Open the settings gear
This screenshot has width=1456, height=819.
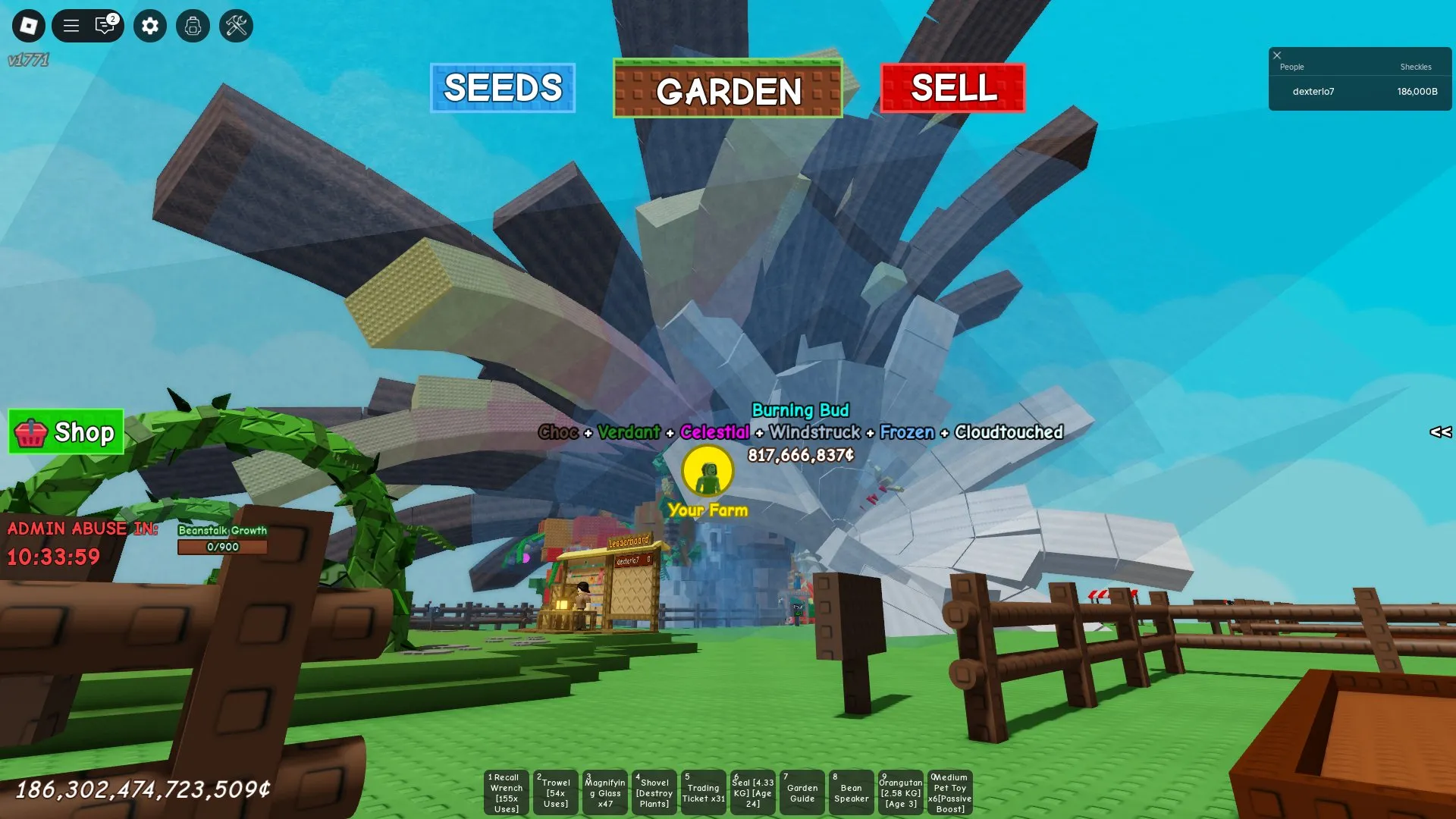(x=149, y=25)
